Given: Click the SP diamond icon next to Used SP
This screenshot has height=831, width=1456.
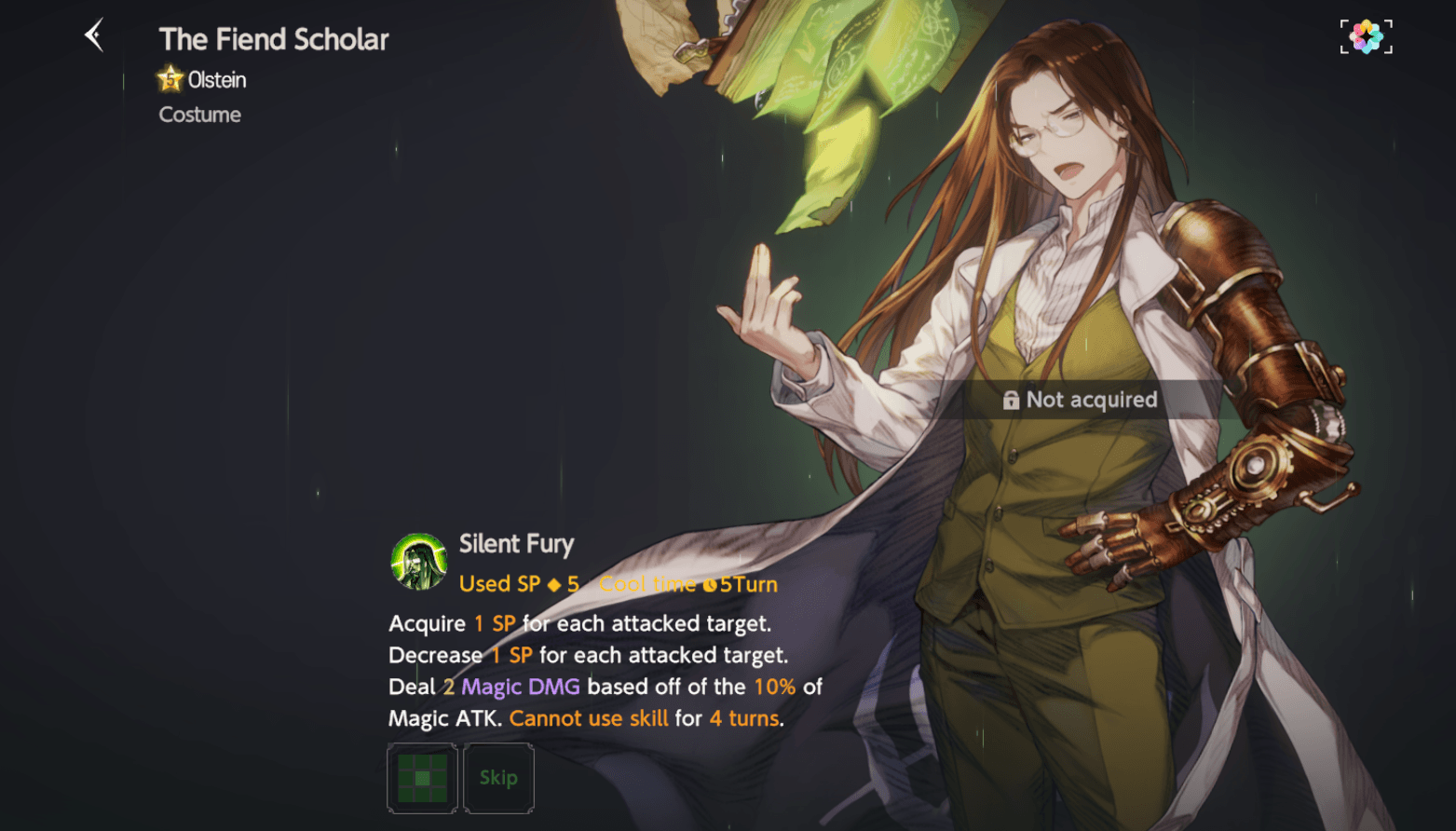Looking at the screenshot, I should [555, 584].
